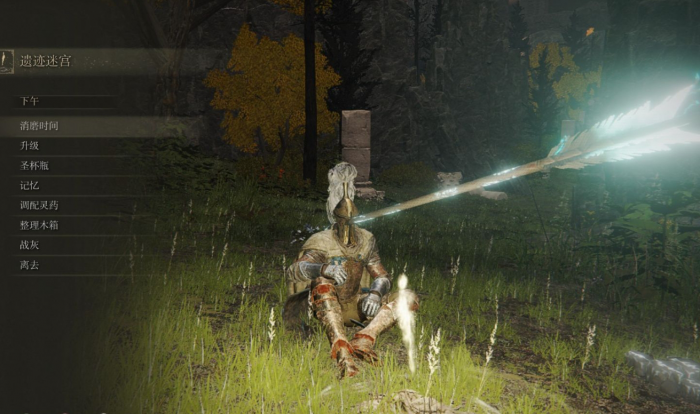Open the 升级 (Level up) menu
The width and height of the screenshot is (700, 414).
point(30,146)
